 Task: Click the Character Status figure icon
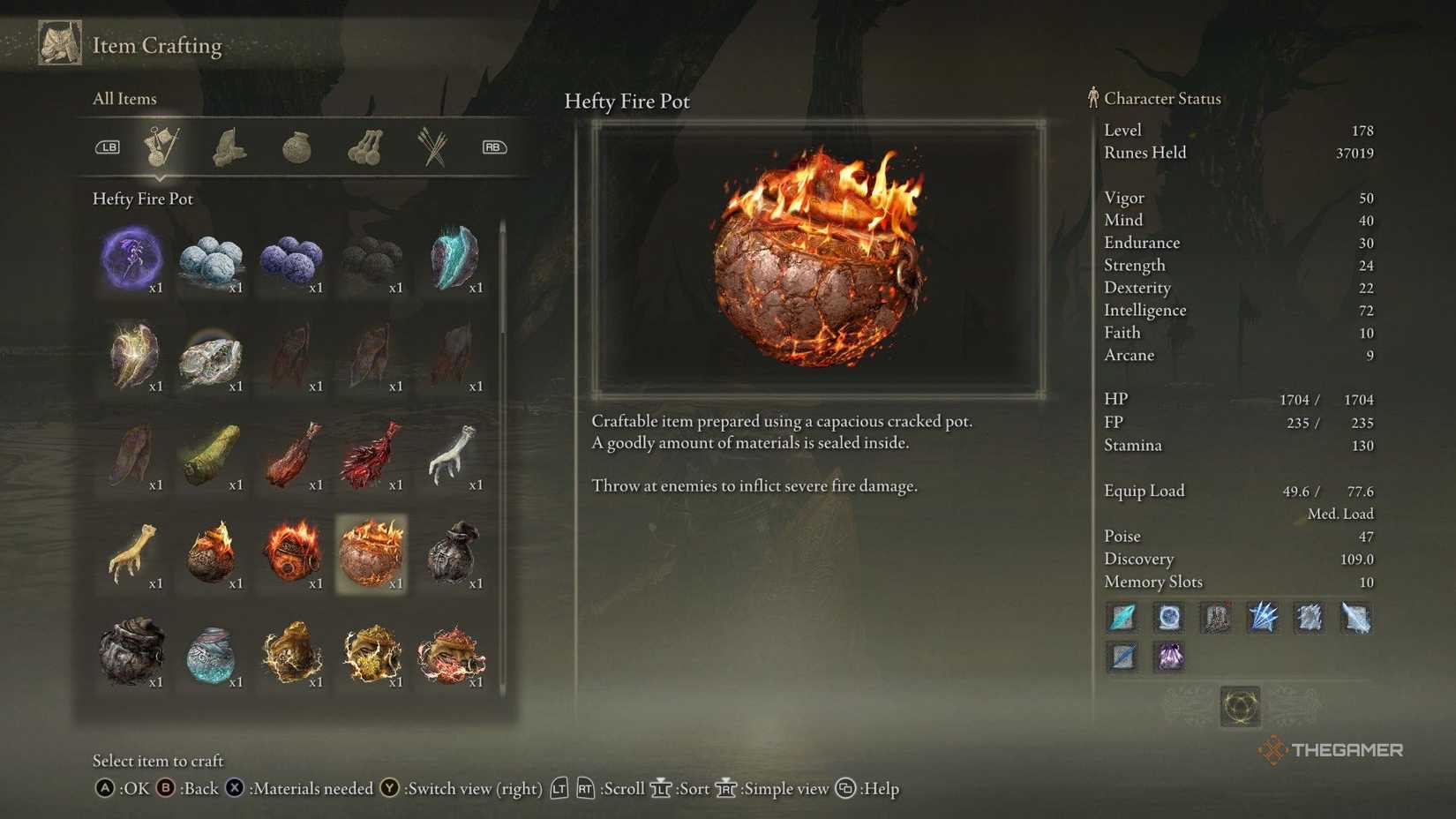click(1092, 98)
